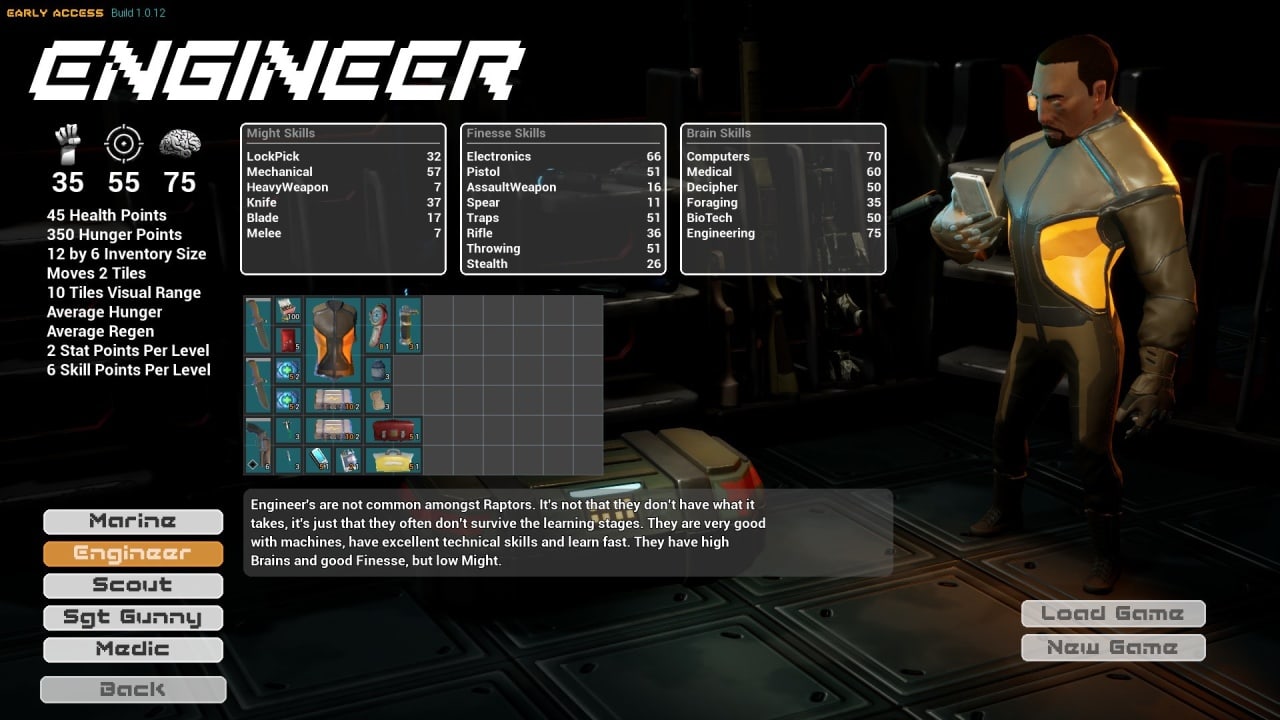This screenshot has height=720, width=1280.
Task: Select the orange vest in inventory
Action: pos(333,340)
